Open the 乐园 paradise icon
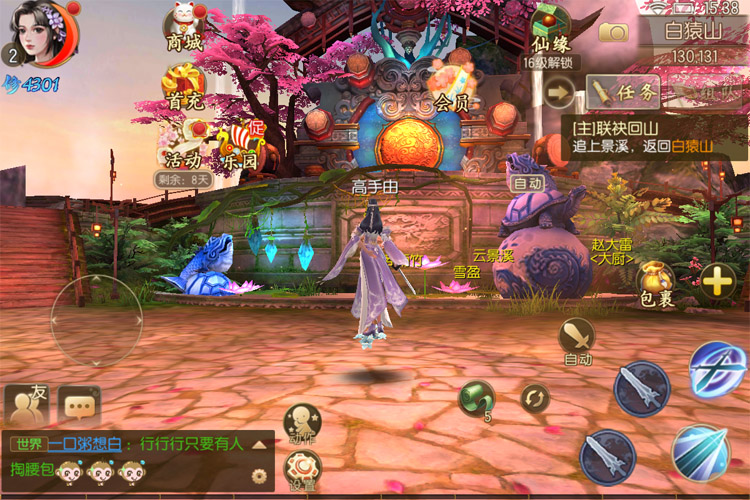 click(237, 145)
